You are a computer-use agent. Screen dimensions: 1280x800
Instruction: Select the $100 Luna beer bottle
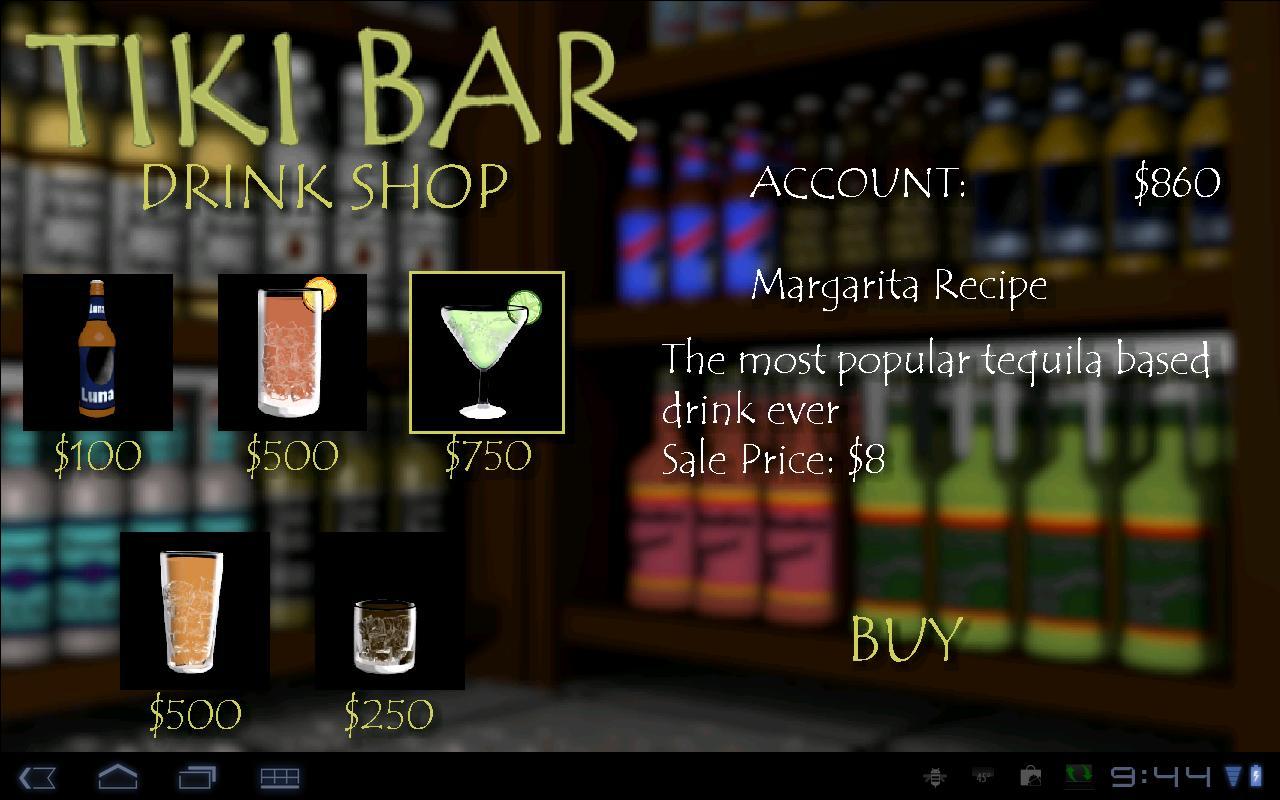(x=97, y=352)
